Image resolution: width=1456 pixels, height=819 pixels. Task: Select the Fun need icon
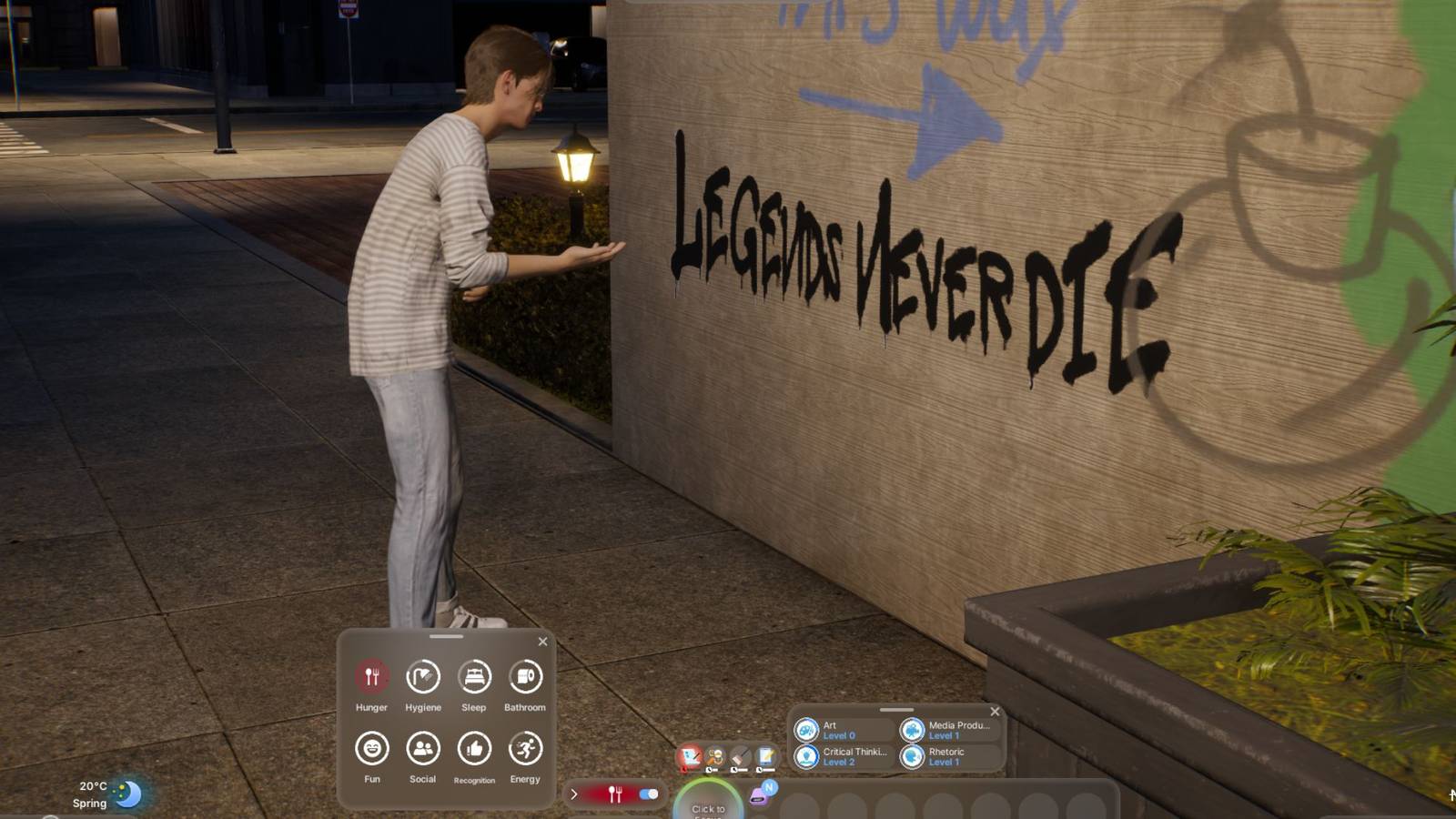371,748
